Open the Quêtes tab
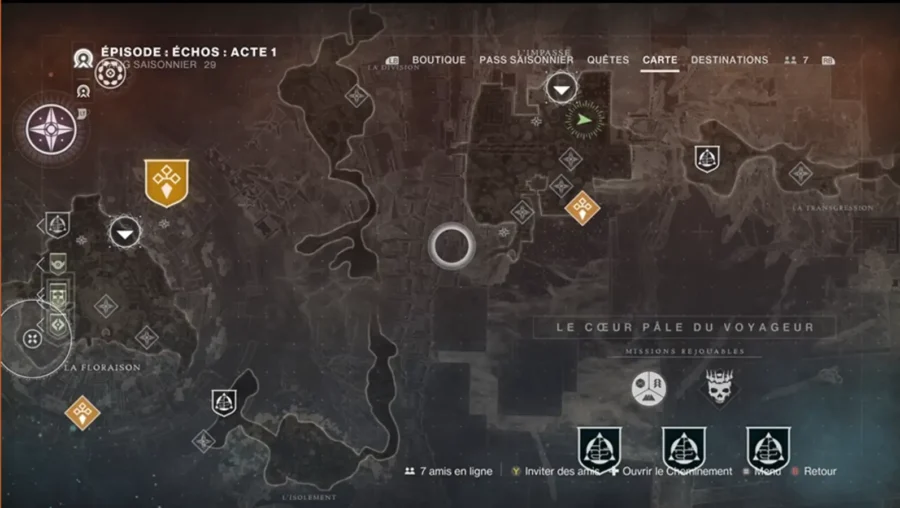 coord(608,60)
